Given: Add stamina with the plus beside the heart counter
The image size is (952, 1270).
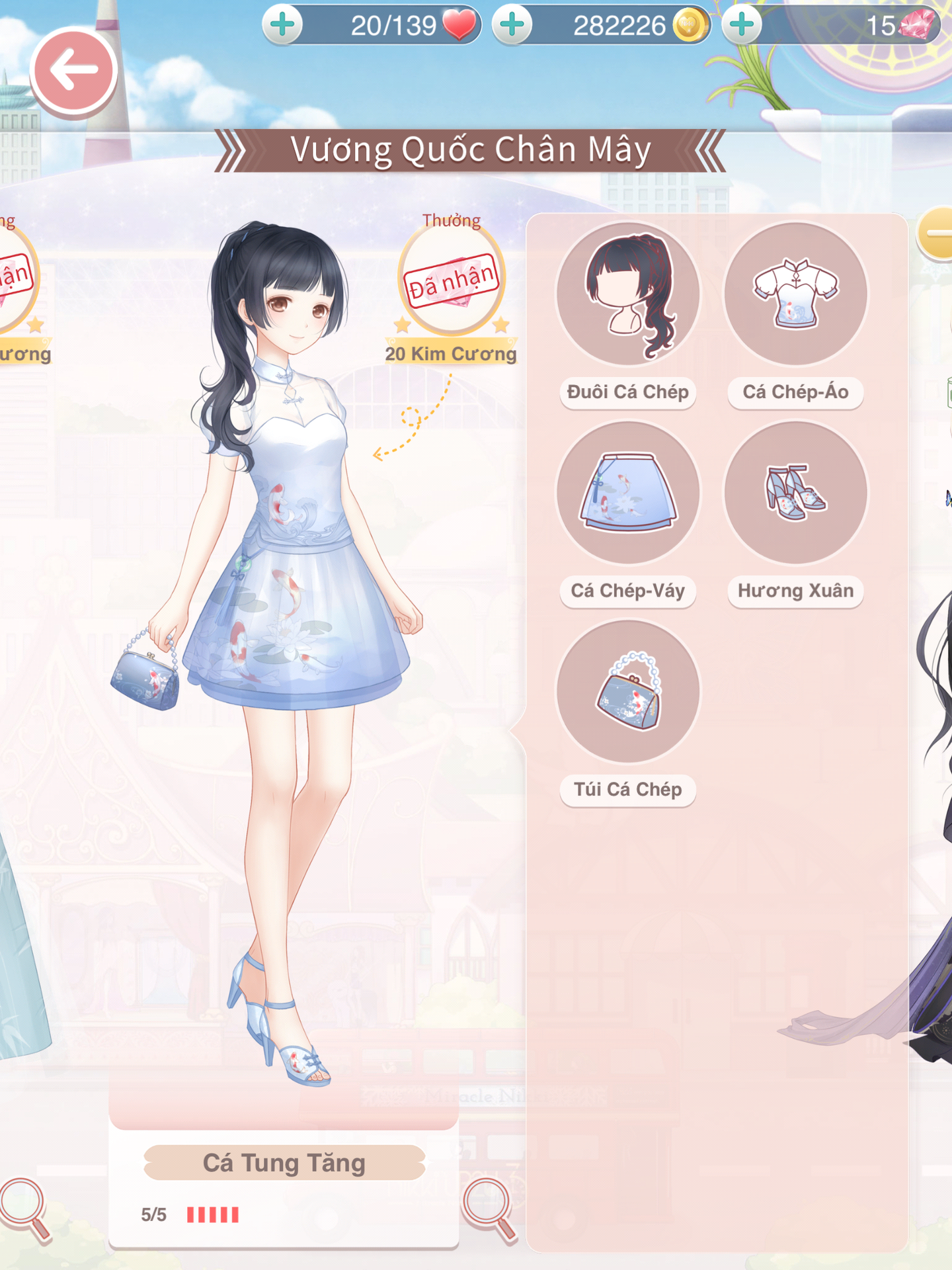Looking at the screenshot, I should pyautogui.click(x=283, y=25).
